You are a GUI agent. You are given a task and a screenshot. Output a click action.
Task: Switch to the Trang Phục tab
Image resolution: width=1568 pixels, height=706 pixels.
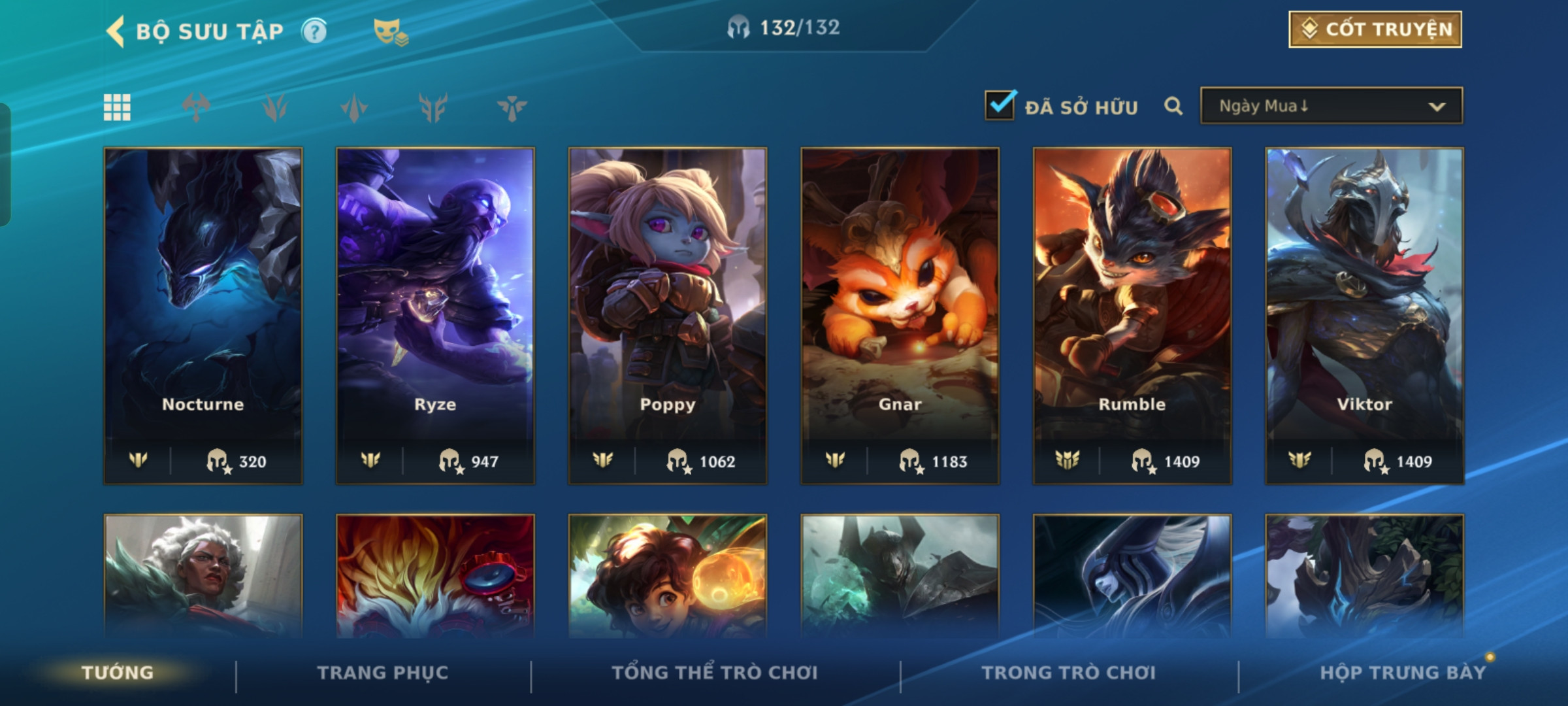tap(383, 673)
